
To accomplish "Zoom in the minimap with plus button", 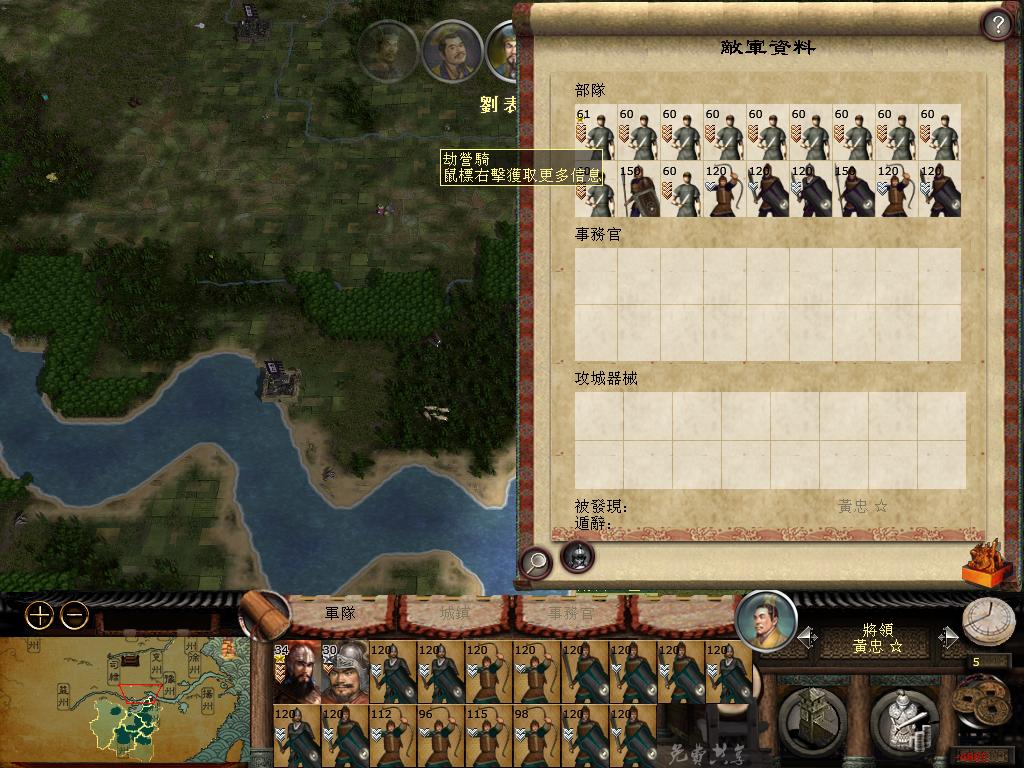I will [39, 615].
